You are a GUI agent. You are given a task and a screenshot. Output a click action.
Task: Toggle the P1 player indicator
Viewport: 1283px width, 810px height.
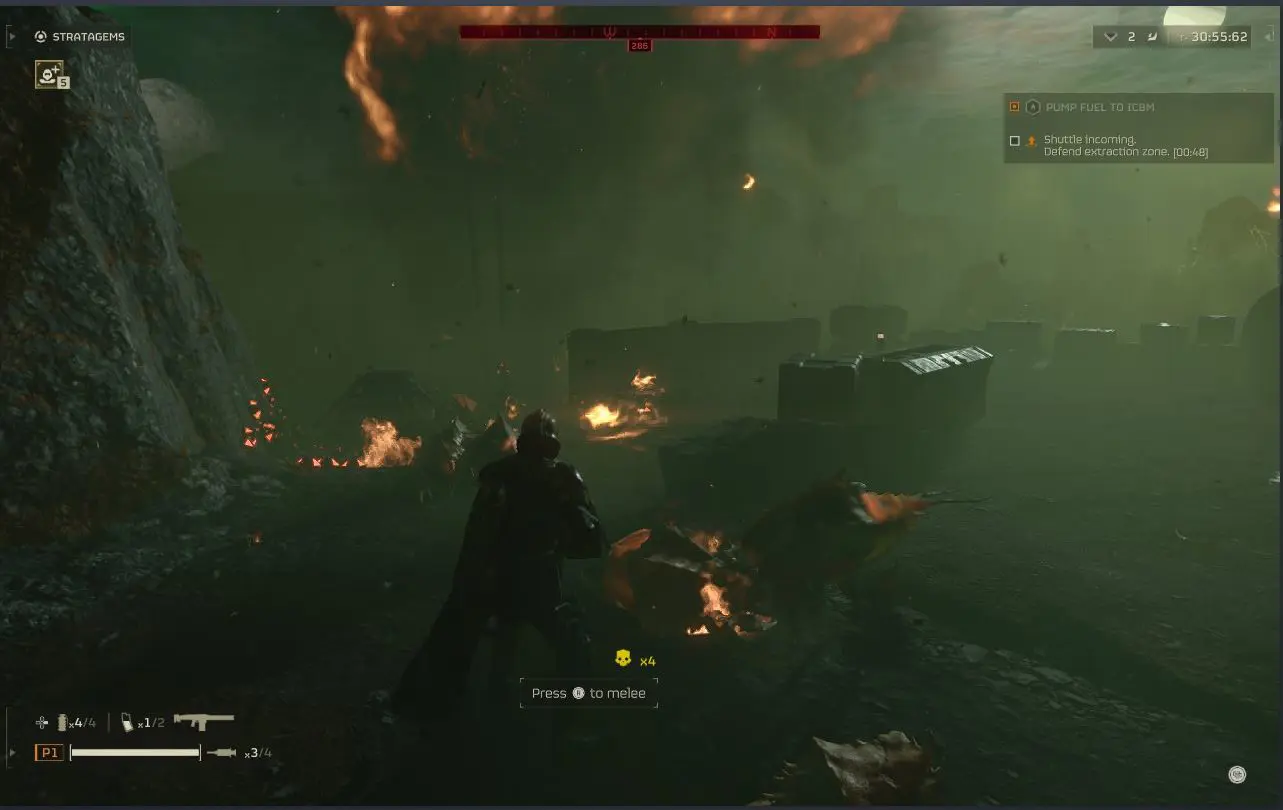pyautogui.click(x=49, y=752)
